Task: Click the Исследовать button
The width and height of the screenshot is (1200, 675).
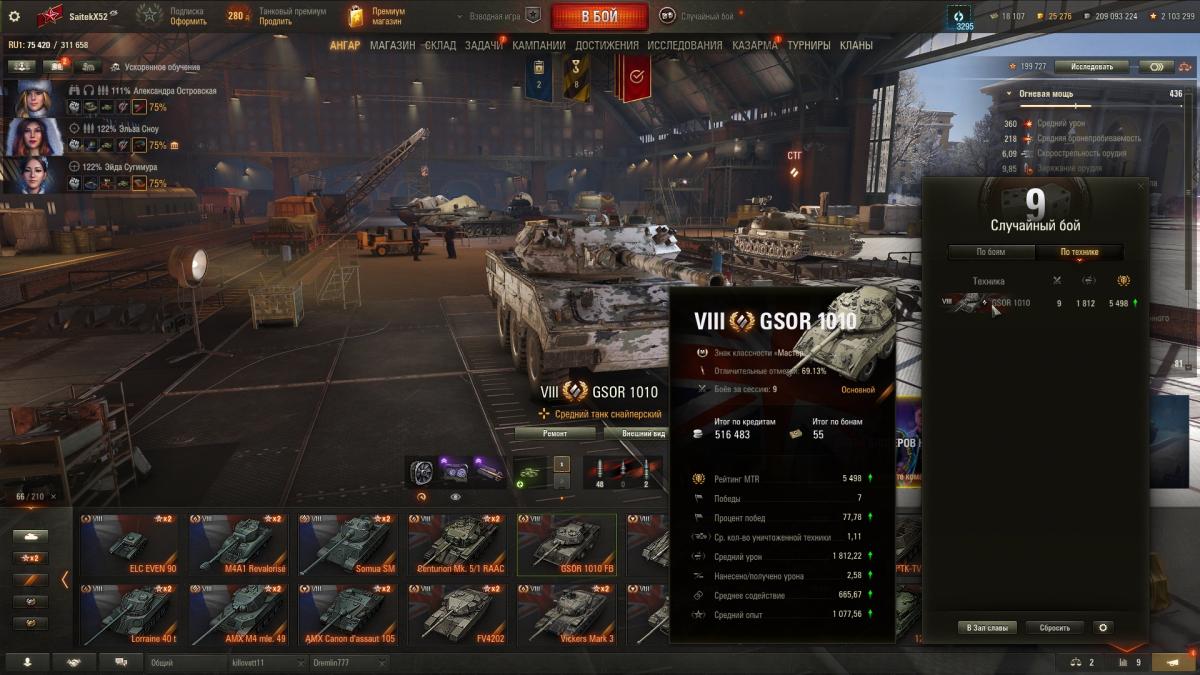Action: click(1091, 67)
